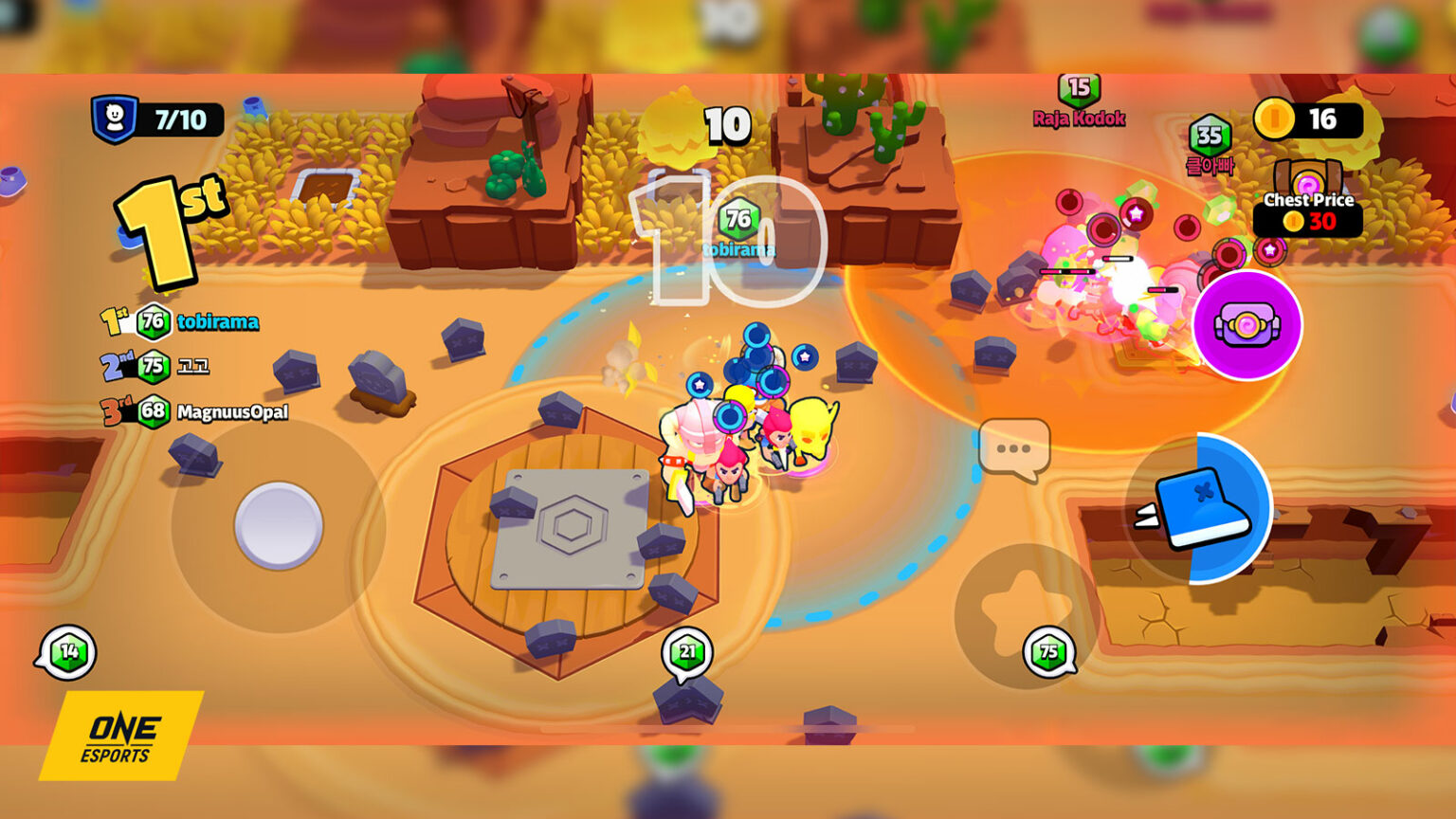Open the purple chest purchase icon
The width and height of the screenshot is (1456, 819).
1244,326
